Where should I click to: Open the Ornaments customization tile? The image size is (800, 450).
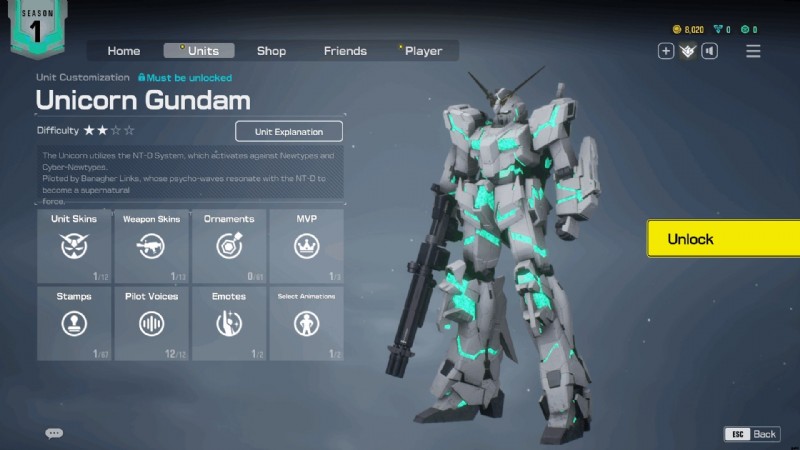229,246
